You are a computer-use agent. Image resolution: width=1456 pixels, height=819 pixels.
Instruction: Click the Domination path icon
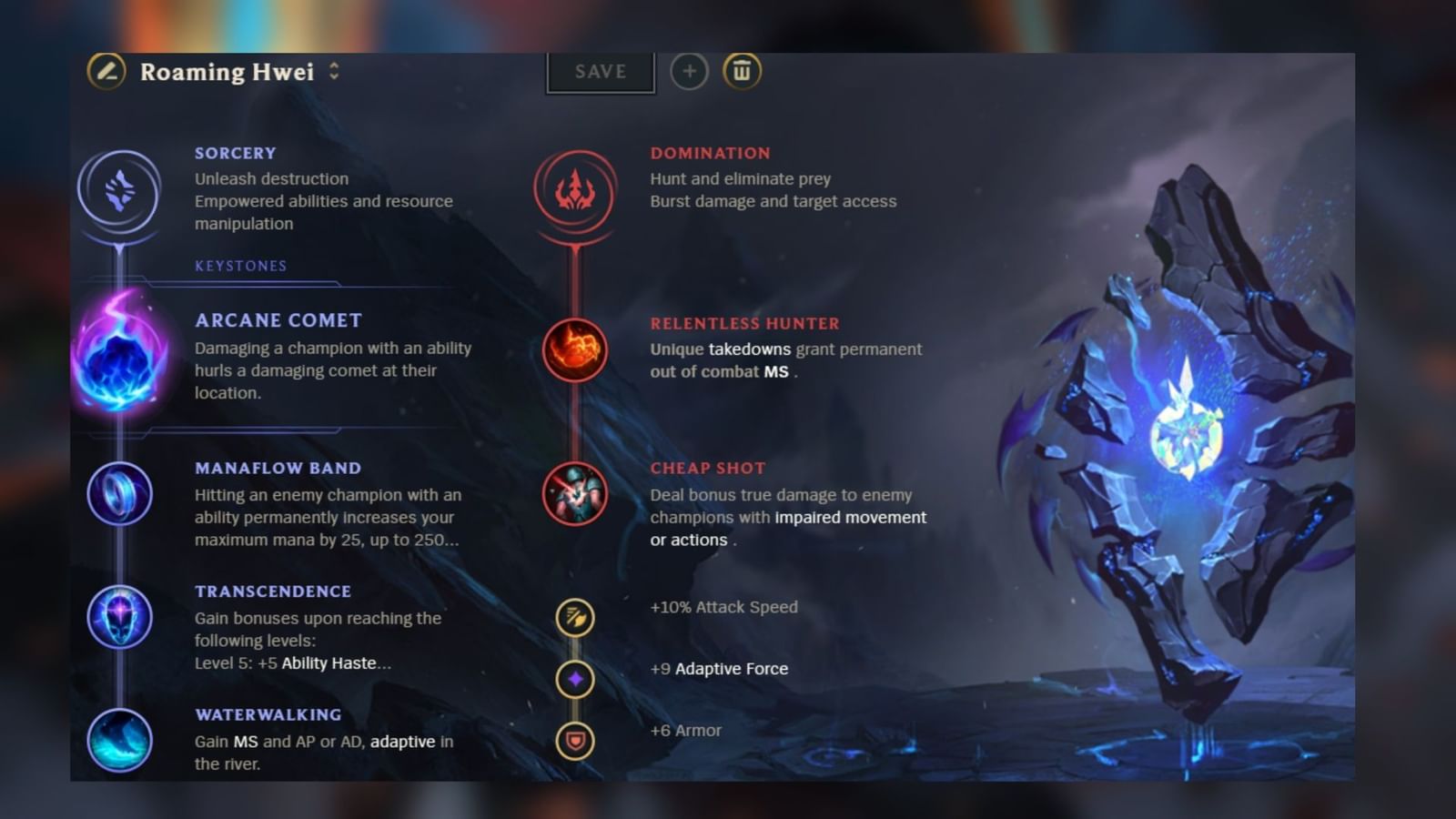(575, 194)
